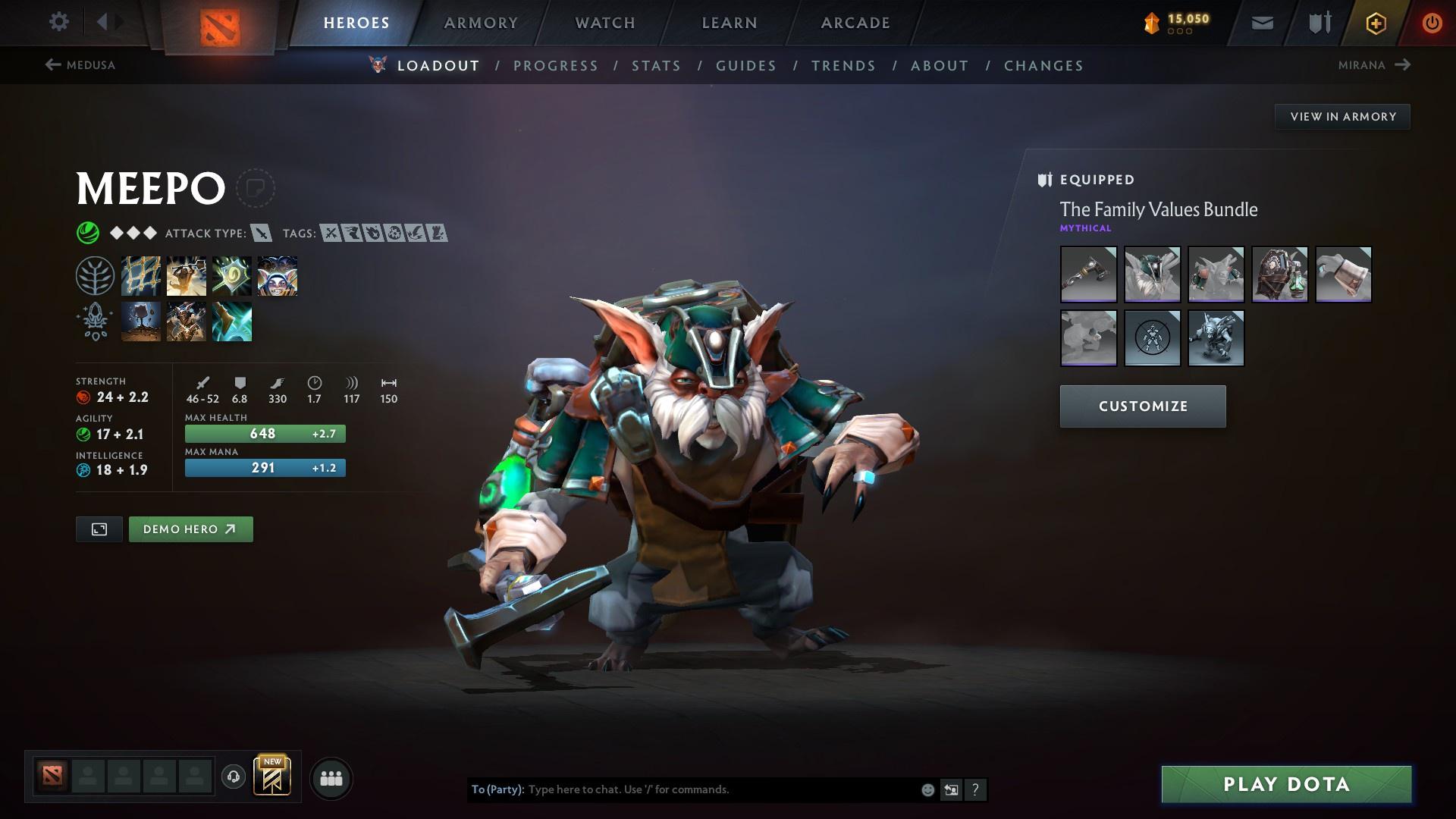Click the melee attack type icon
The image size is (1456, 819).
pos(262,234)
